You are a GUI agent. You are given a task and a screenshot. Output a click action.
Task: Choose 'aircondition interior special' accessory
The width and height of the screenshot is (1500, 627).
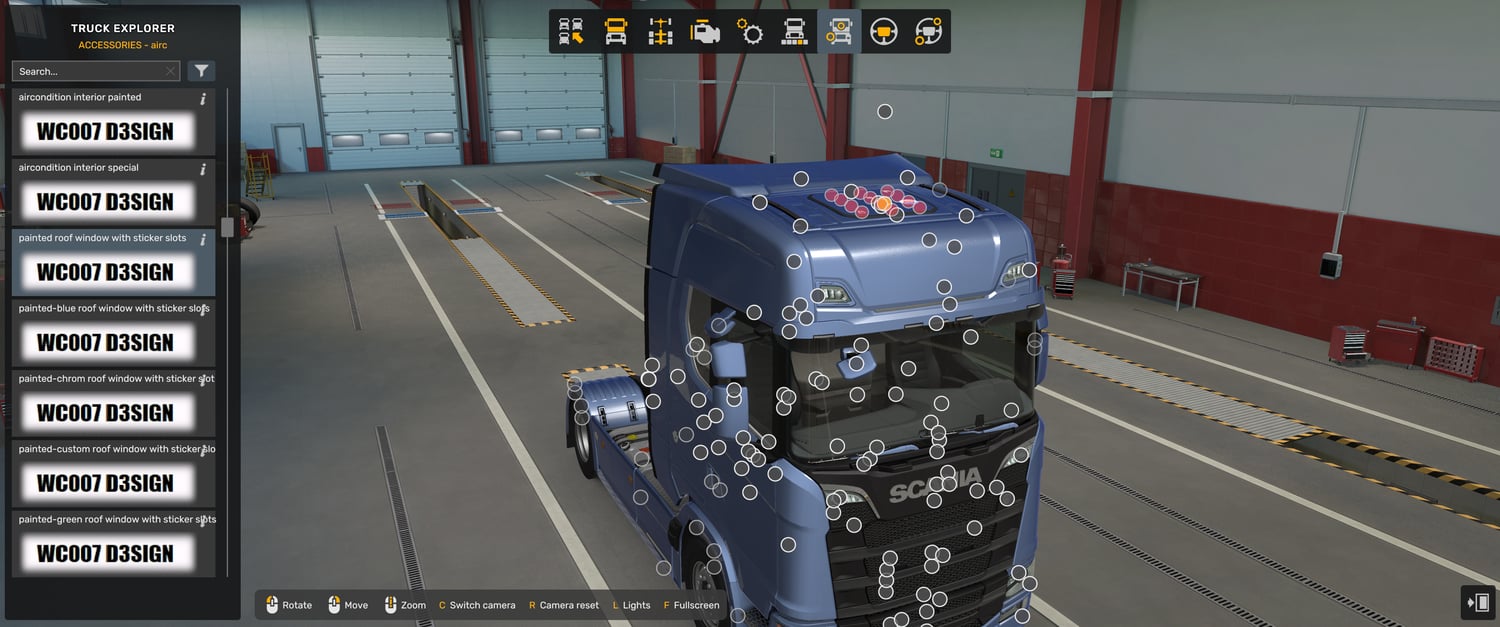[105, 201]
